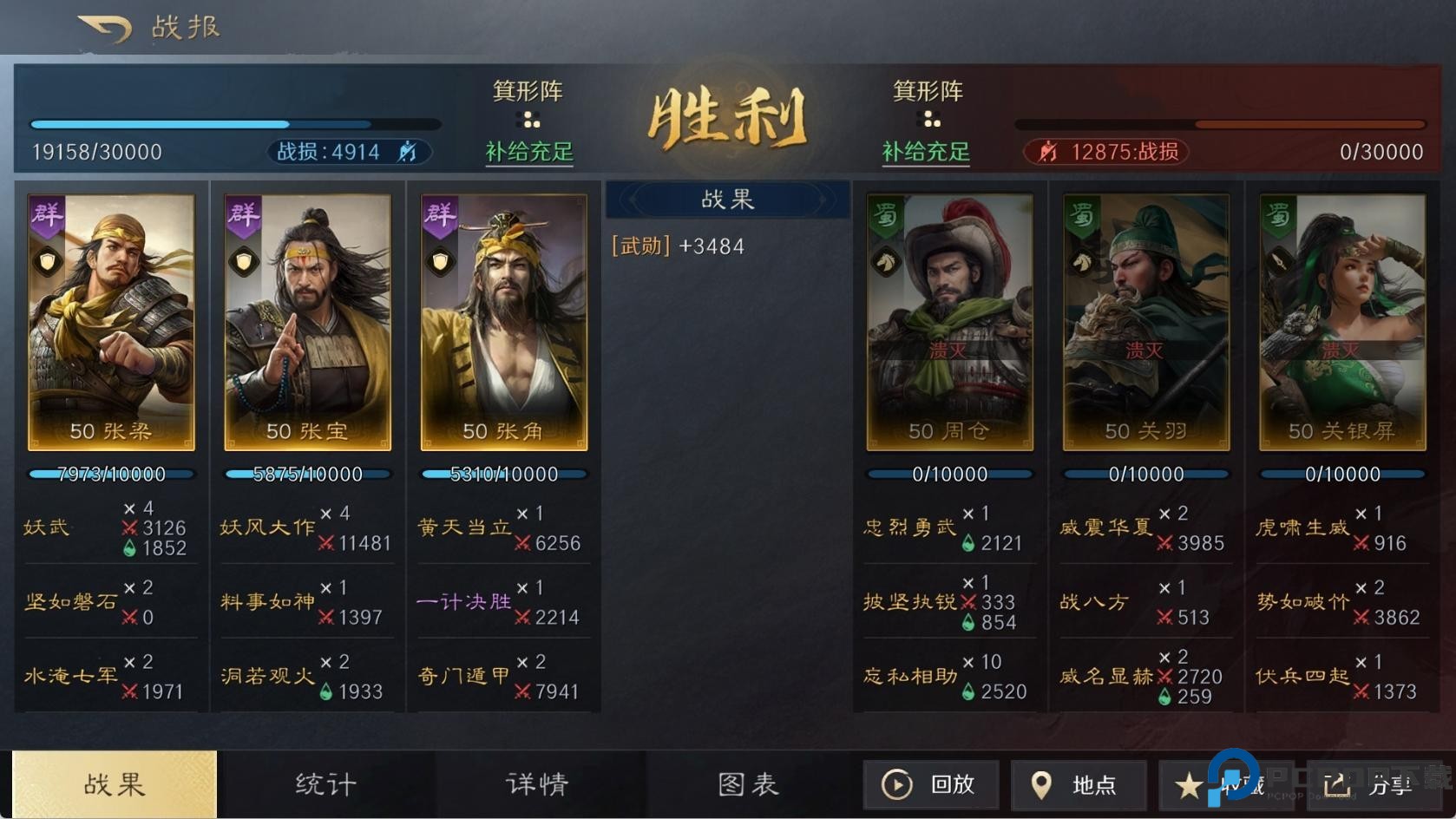1456x819 pixels.
Task: Open 补给充足 supply status details
Action: 528,152
